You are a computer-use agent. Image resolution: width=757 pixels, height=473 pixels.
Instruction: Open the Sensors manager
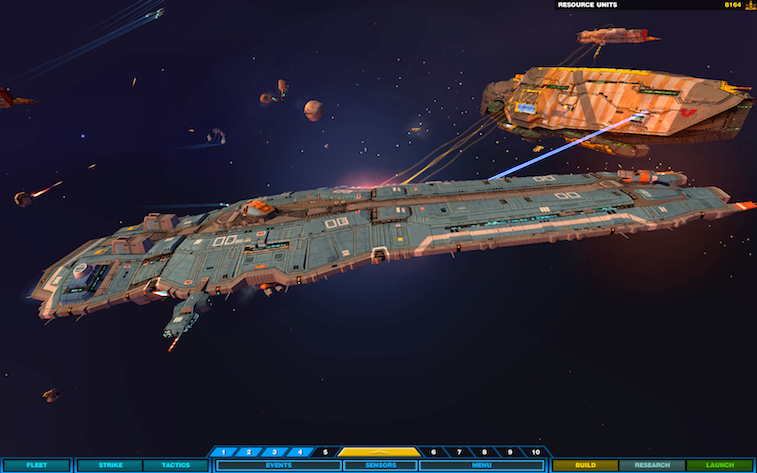coord(380,465)
